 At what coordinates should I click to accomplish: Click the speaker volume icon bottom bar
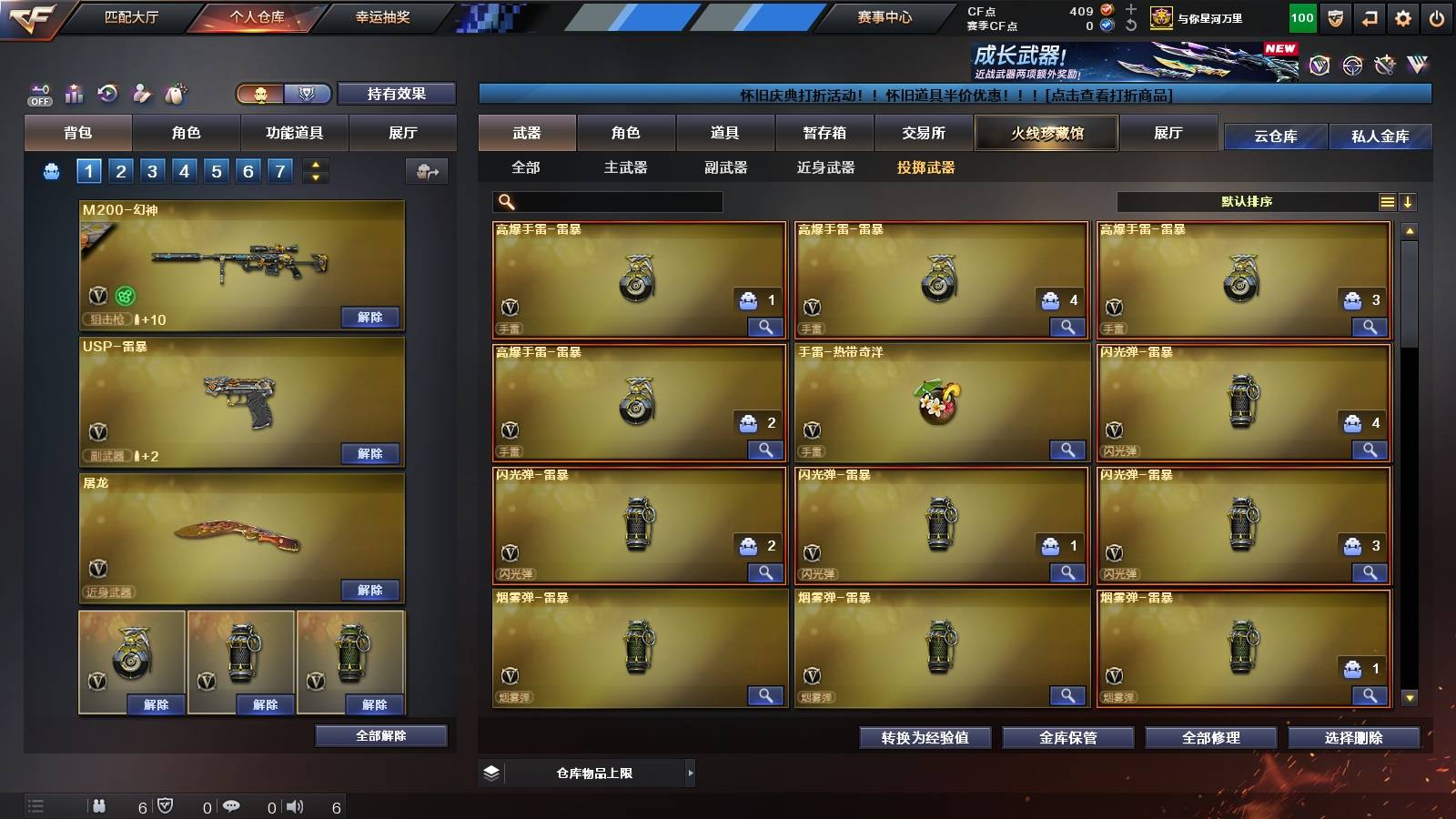pos(294,805)
